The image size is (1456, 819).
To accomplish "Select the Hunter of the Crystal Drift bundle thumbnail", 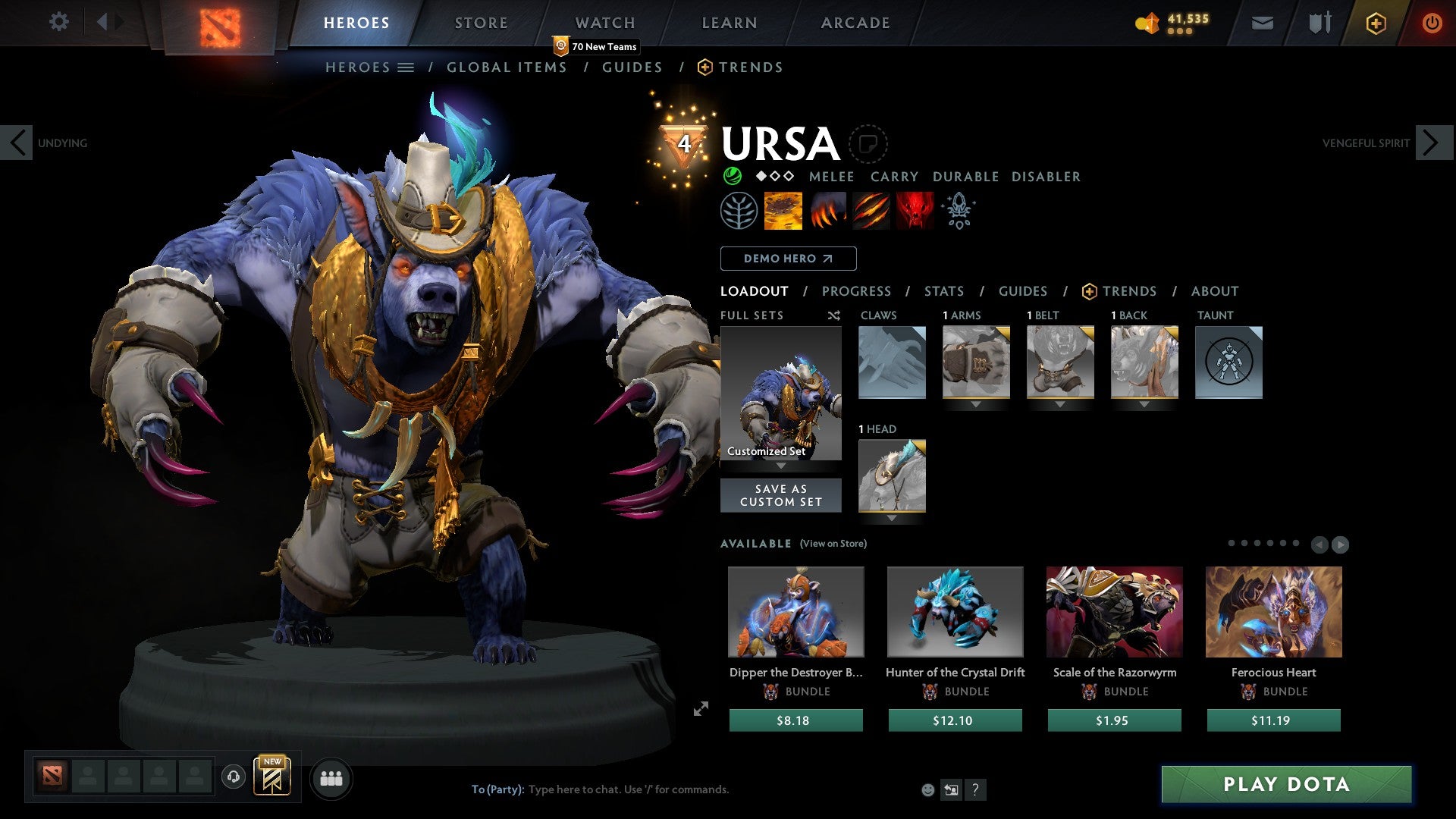I will click(955, 611).
